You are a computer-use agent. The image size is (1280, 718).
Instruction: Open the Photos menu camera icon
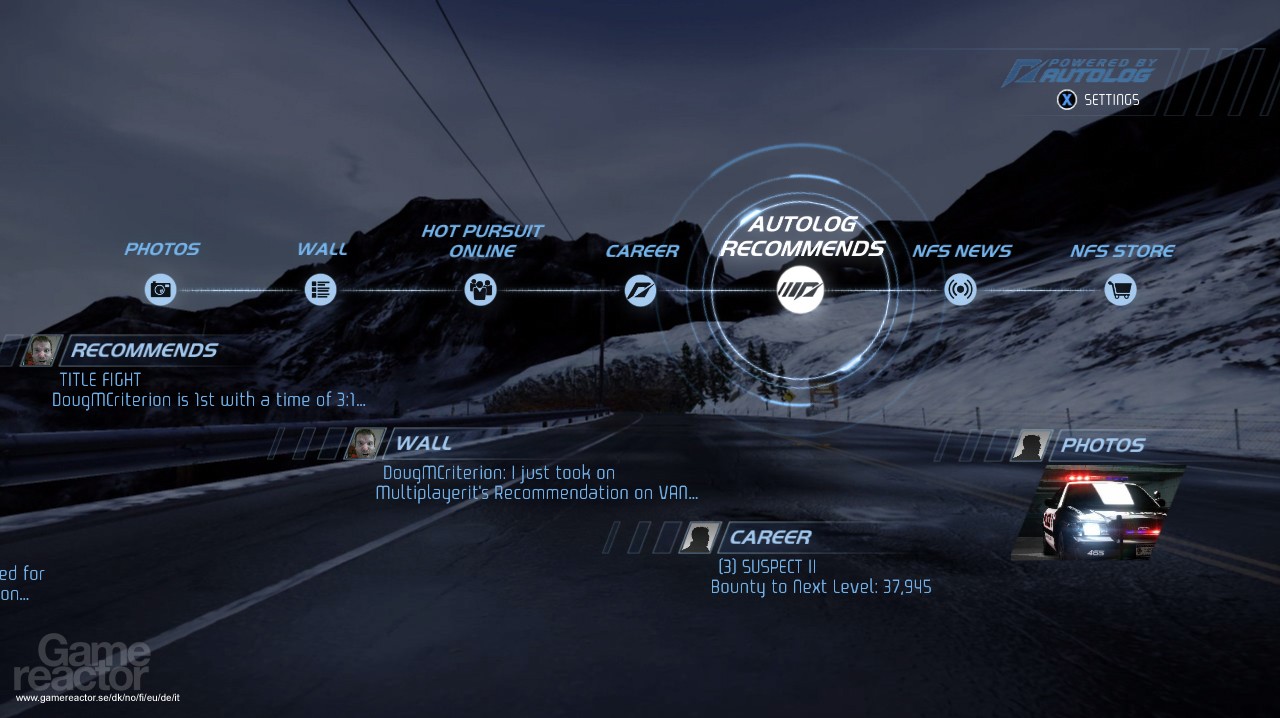pos(160,290)
